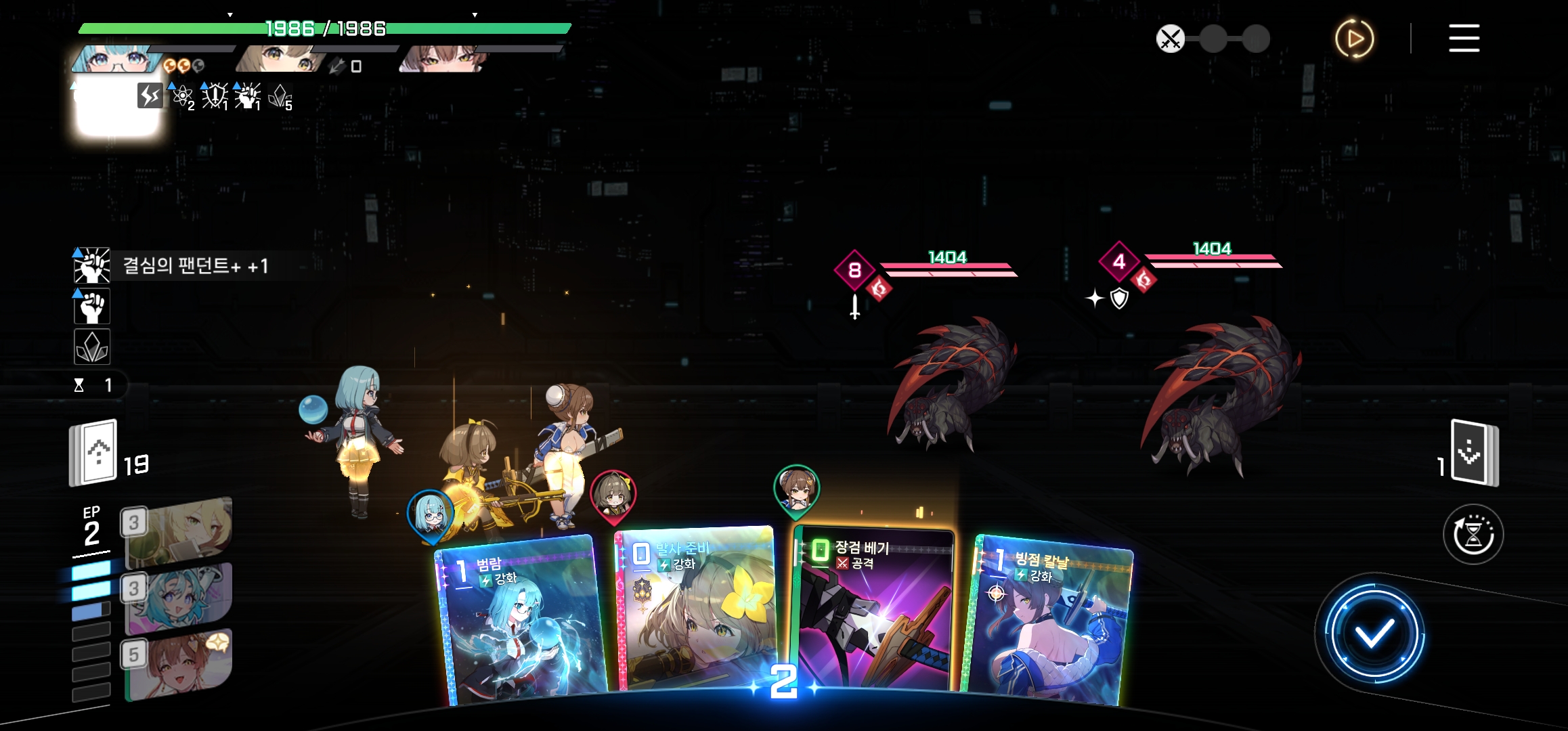Activate the blonde character's 3 EP skill
The width and height of the screenshot is (1568, 731).
coord(179,531)
